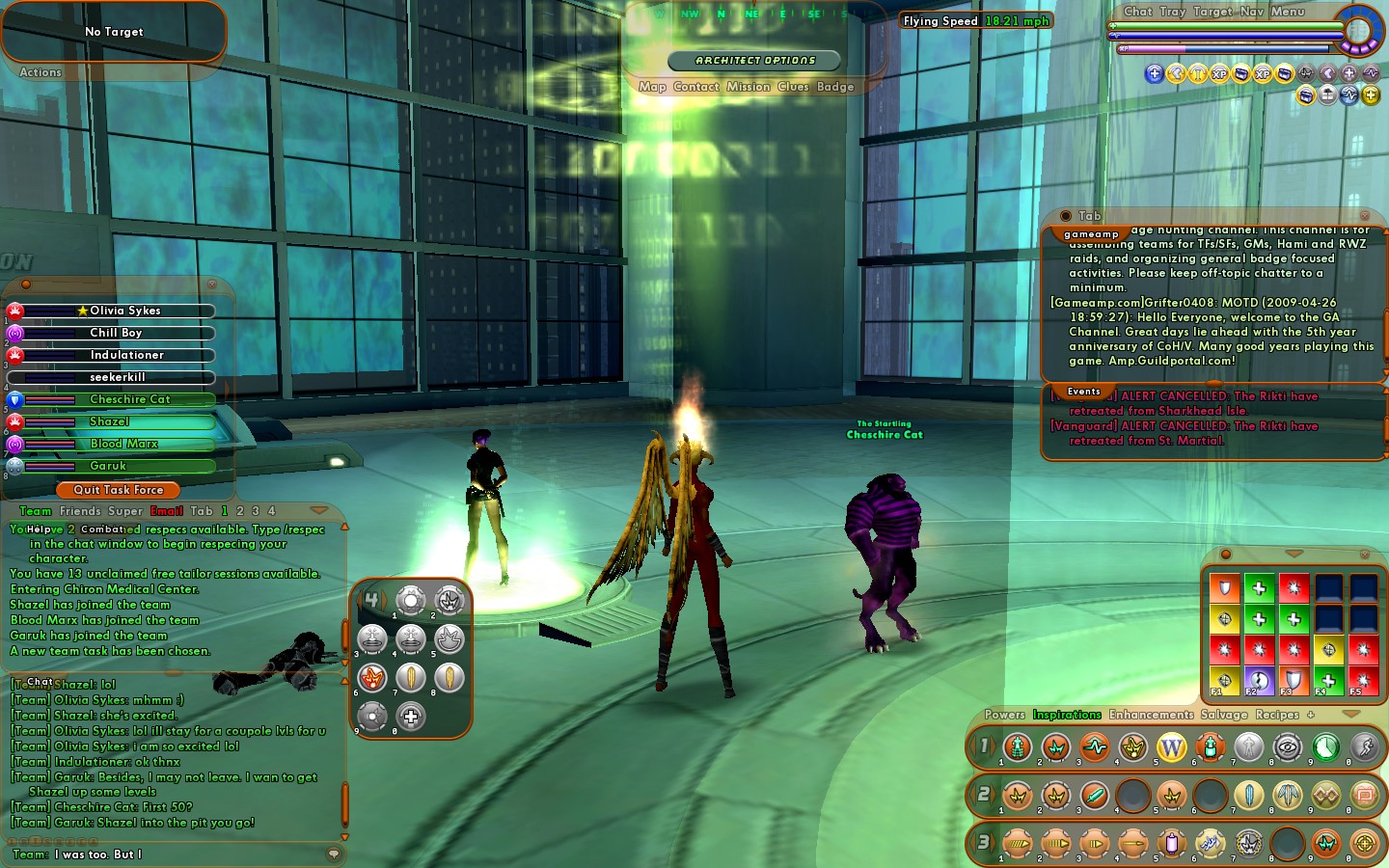Open the Salvage tab

pos(1224,715)
